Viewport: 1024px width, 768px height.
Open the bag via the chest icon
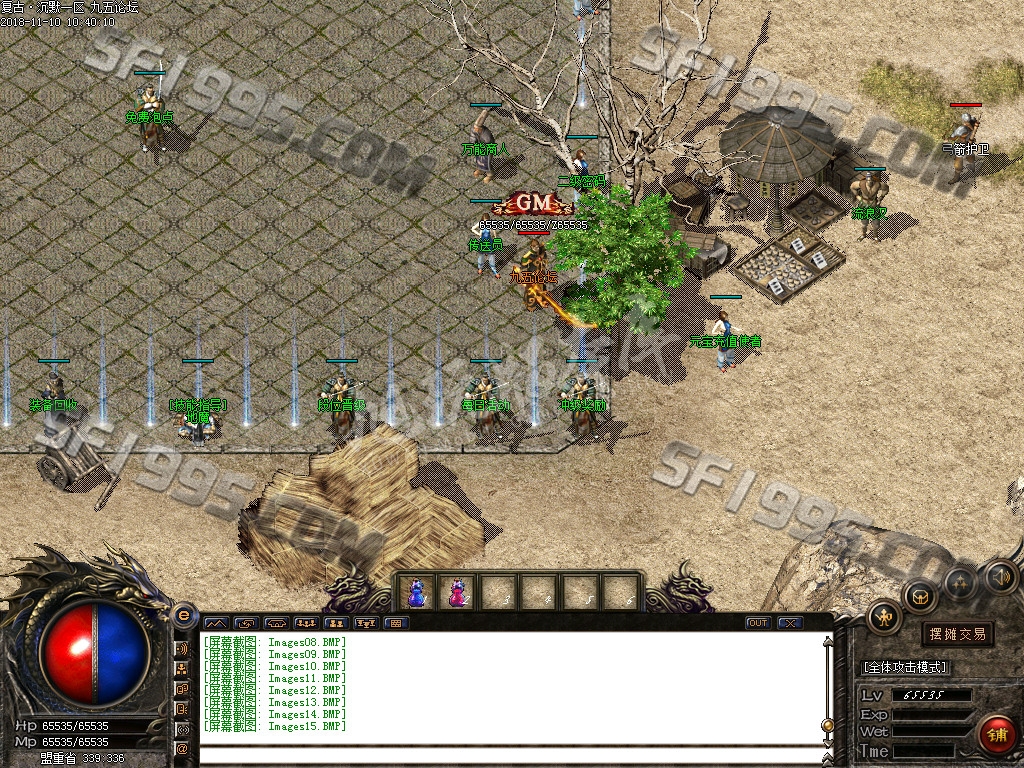tap(920, 596)
